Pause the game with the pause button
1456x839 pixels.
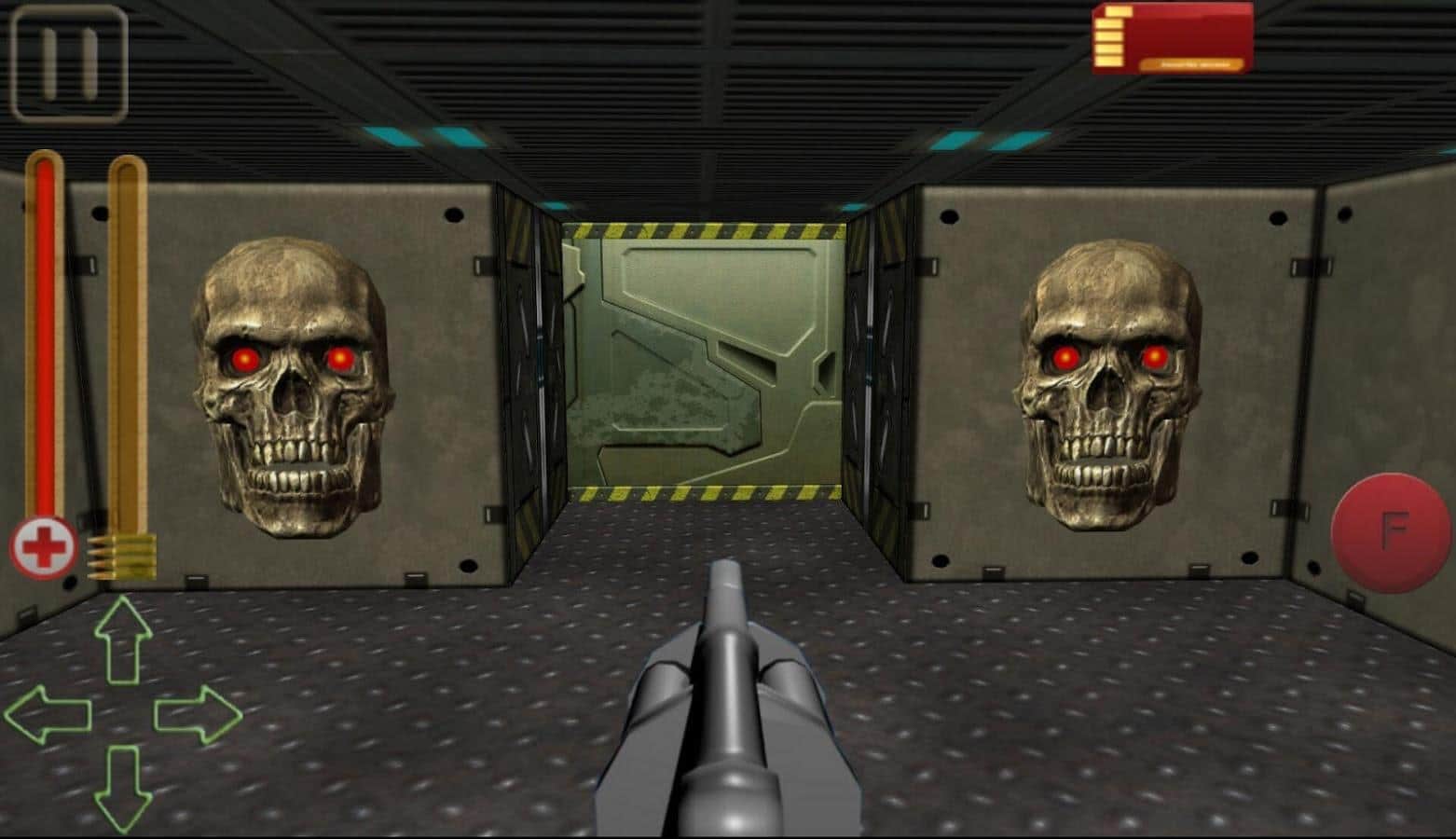69,63
